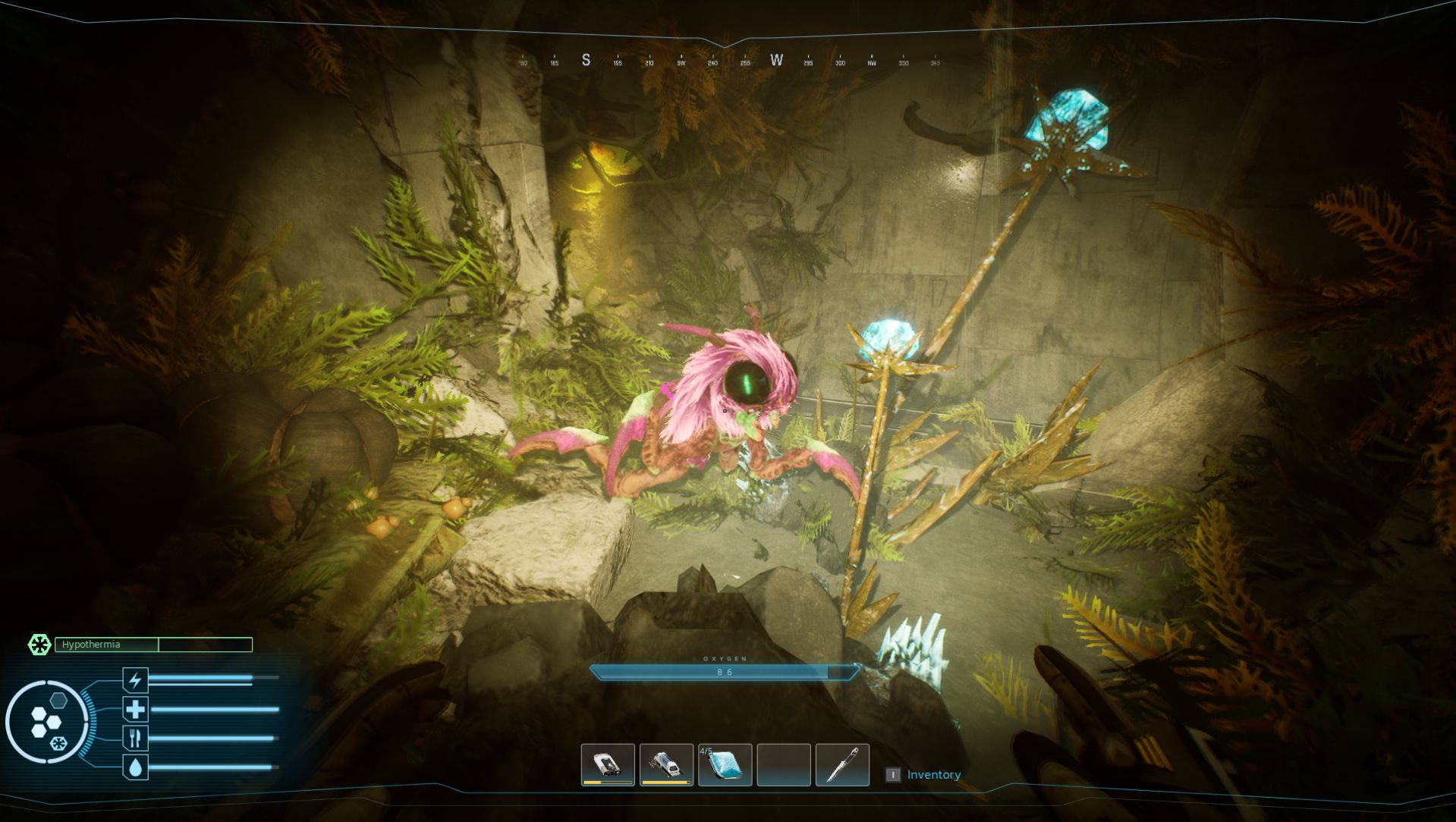Click the fork and knife hunger icon
Image resolution: width=1456 pixels, height=822 pixels.
[135, 738]
